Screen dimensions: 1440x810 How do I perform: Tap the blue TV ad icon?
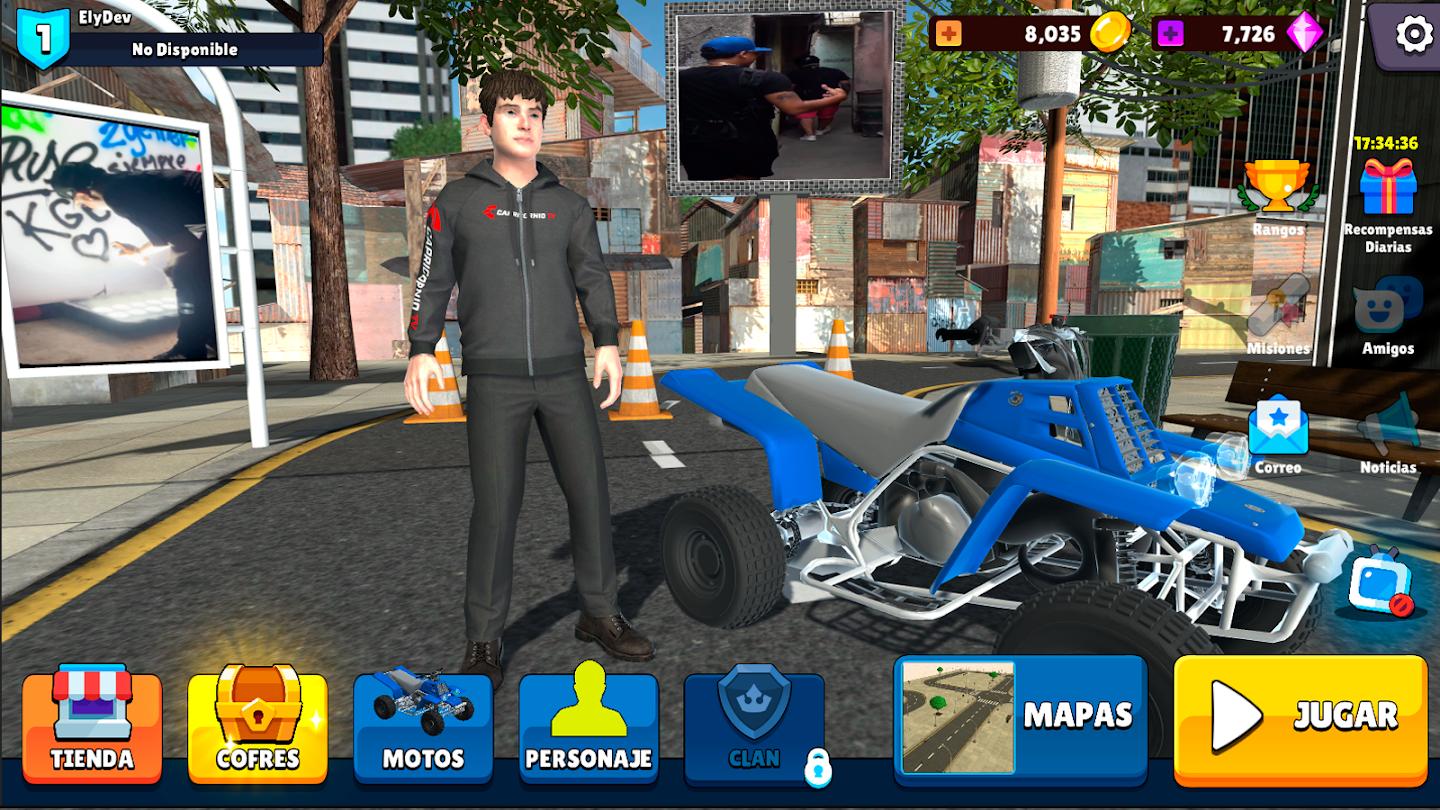pyautogui.click(x=1380, y=582)
